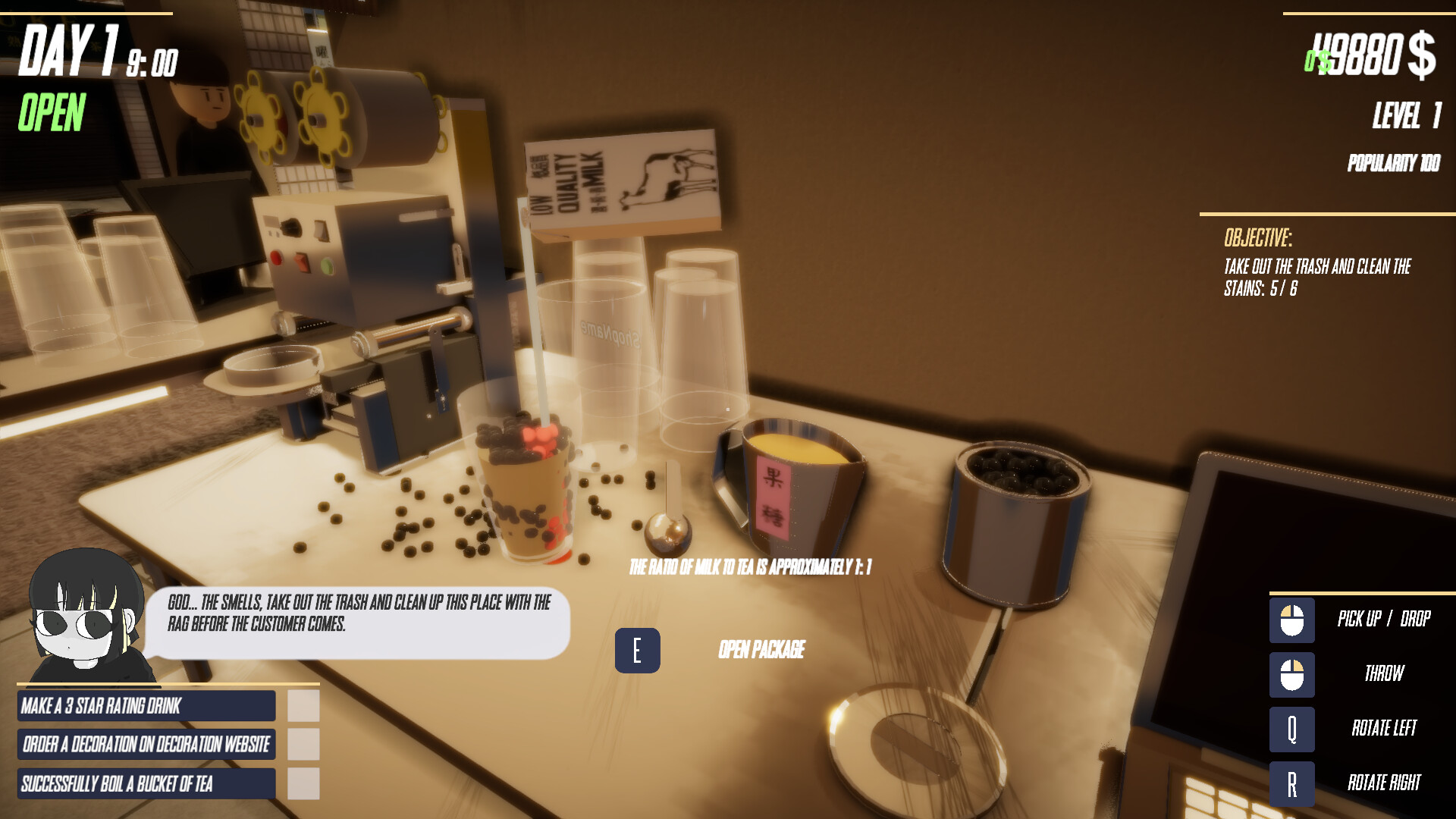Image resolution: width=1456 pixels, height=819 pixels.
Task: Select the R Rotate Right key icon
Action: click(1291, 783)
